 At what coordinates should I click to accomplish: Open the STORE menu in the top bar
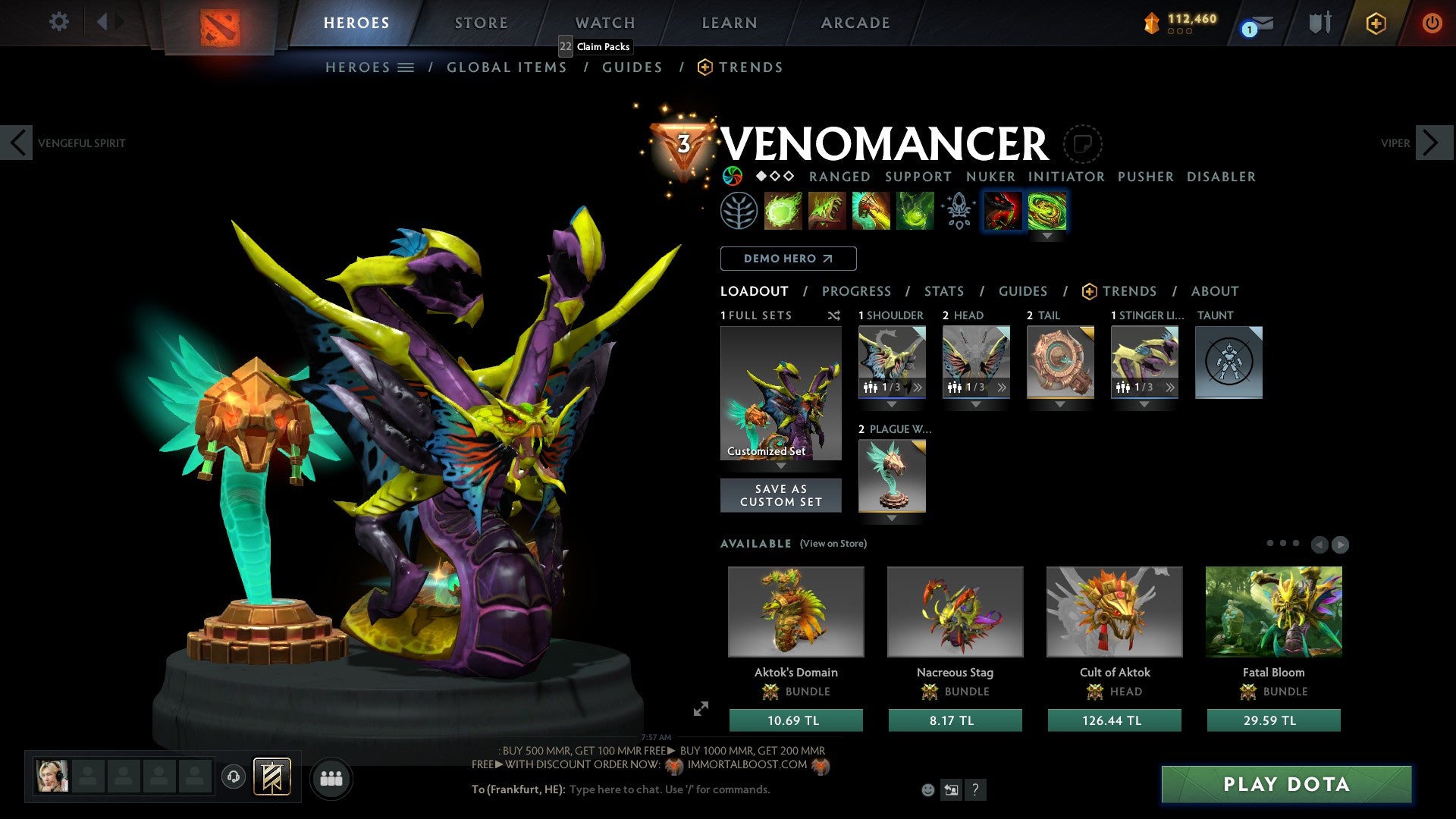coord(481,23)
